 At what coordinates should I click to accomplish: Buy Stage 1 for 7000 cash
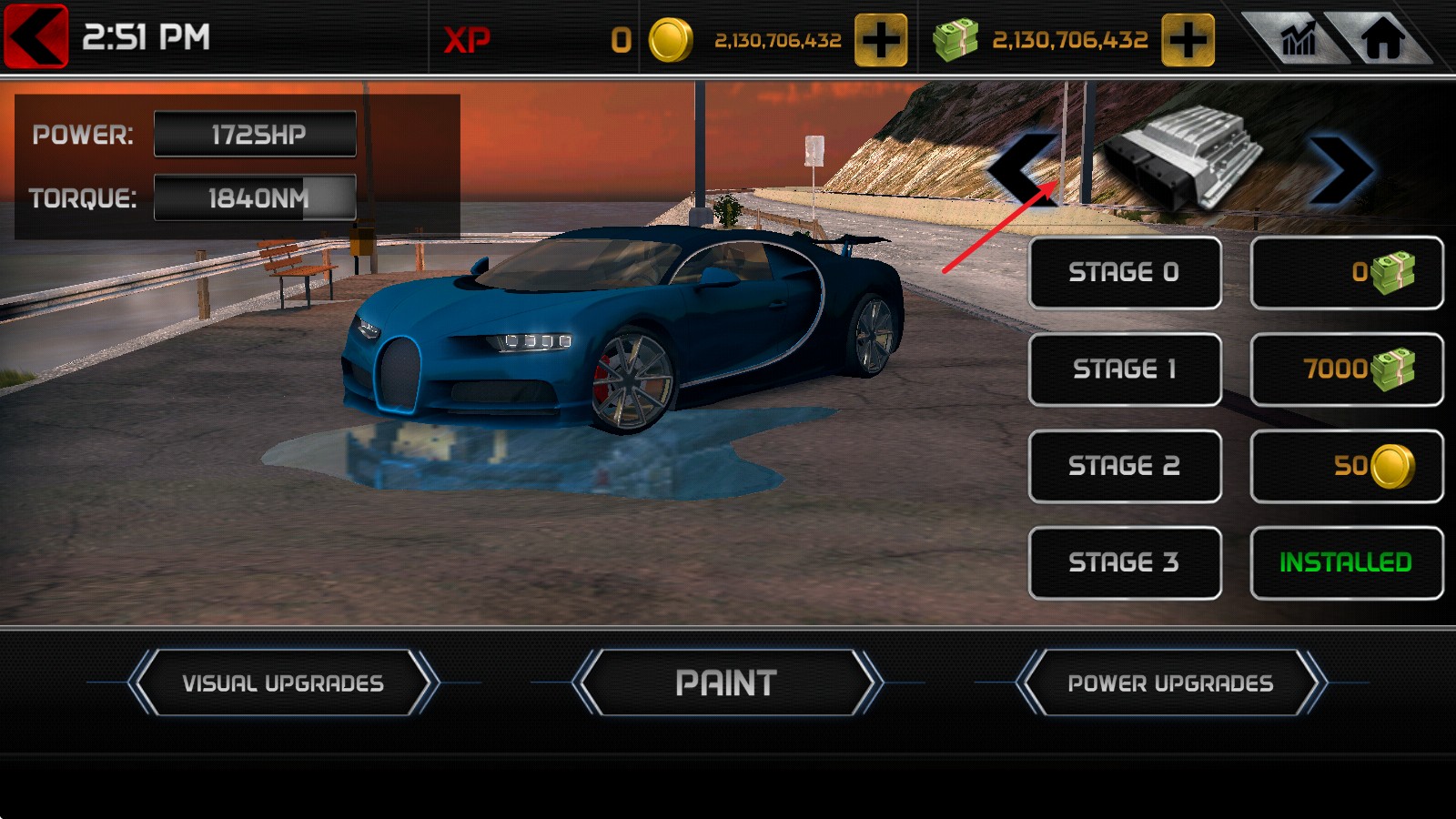(x=1347, y=369)
